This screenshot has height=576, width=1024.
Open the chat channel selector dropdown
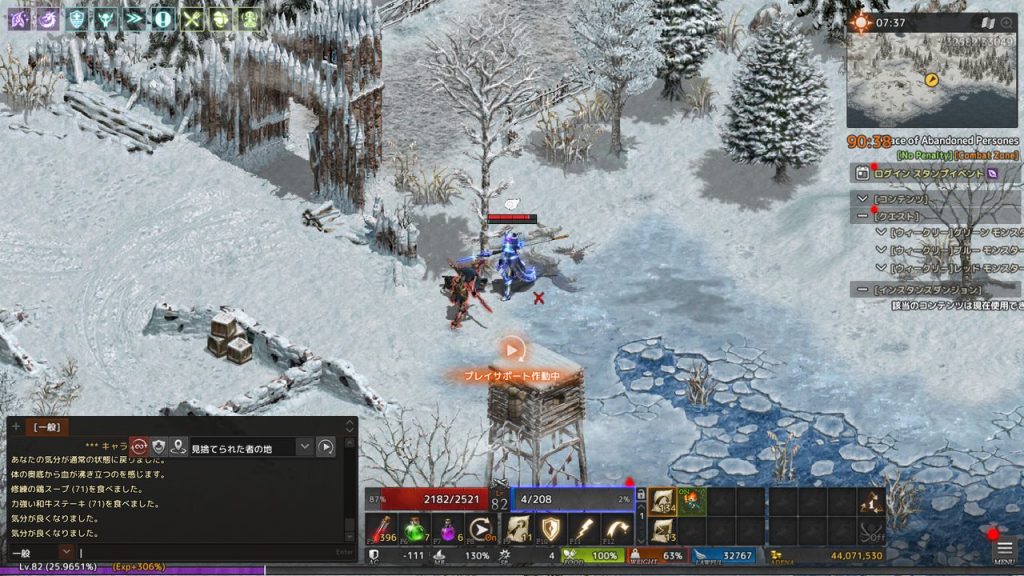(66, 552)
